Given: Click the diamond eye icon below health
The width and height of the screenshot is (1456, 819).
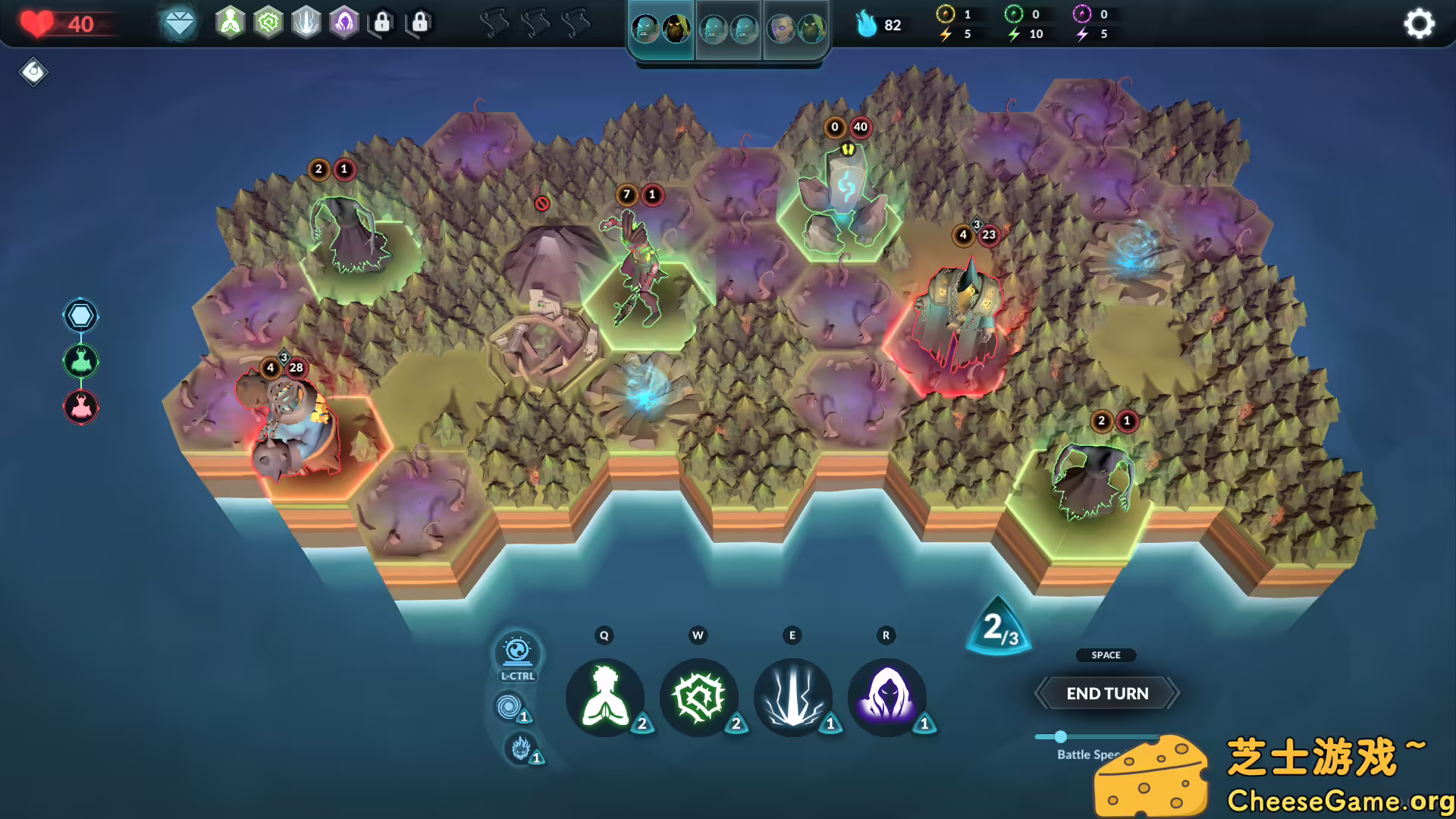Looking at the screenshot, I should pos(33,72).
